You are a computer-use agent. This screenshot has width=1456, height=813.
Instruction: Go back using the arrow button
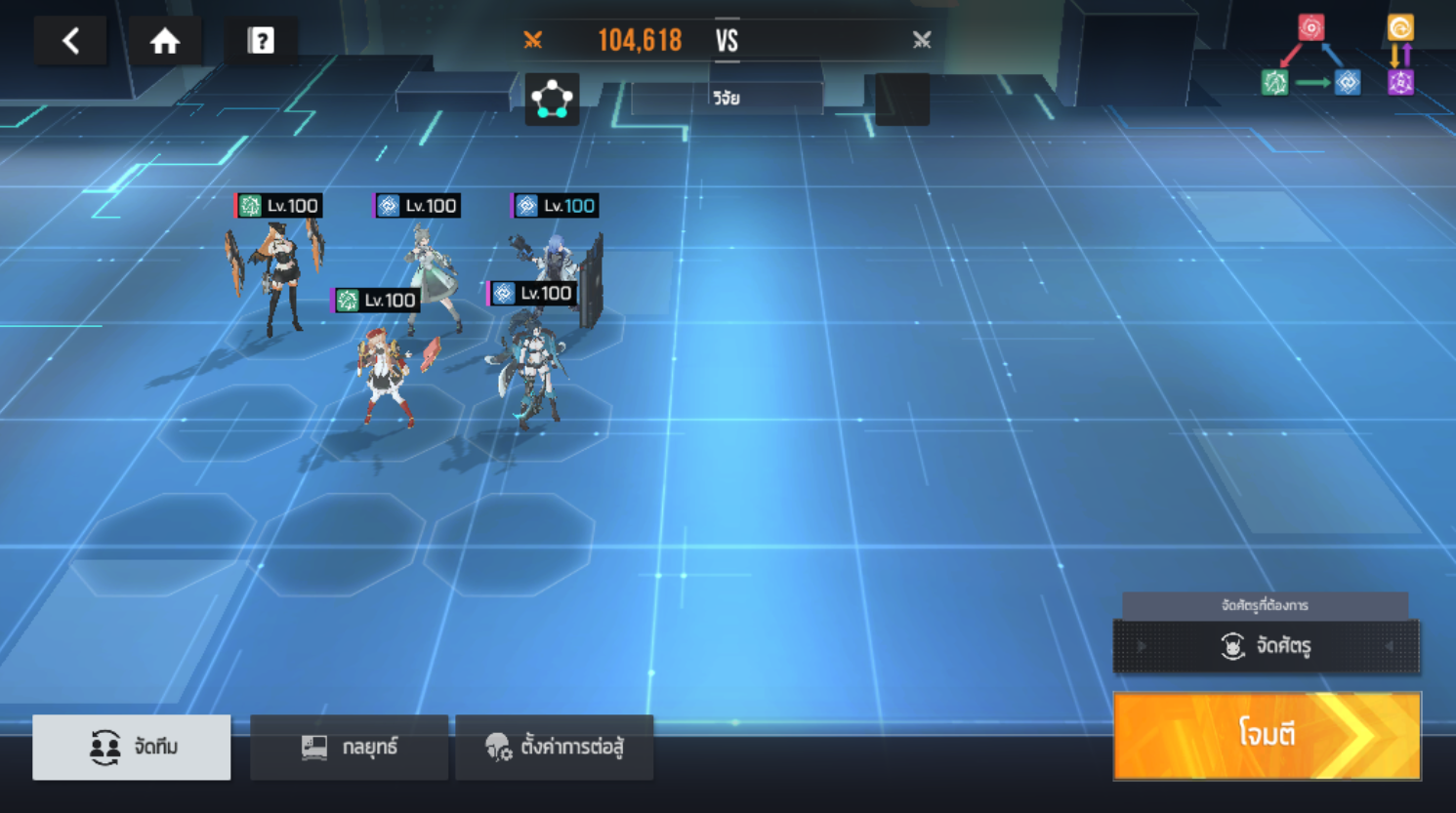(x=70, y=41)
